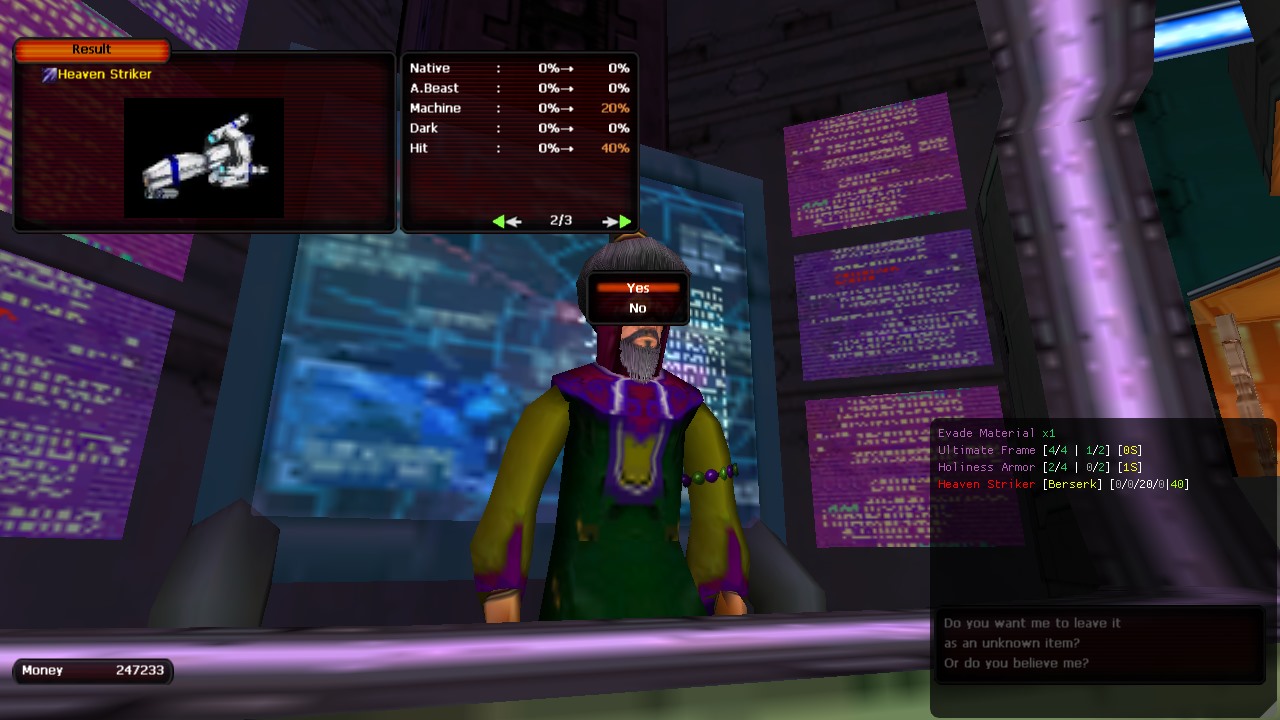The width and height of the screenshot is (1280, 720).
Task: Choose Yes to confirm the appraisal
Action: (x=638, y=288)
